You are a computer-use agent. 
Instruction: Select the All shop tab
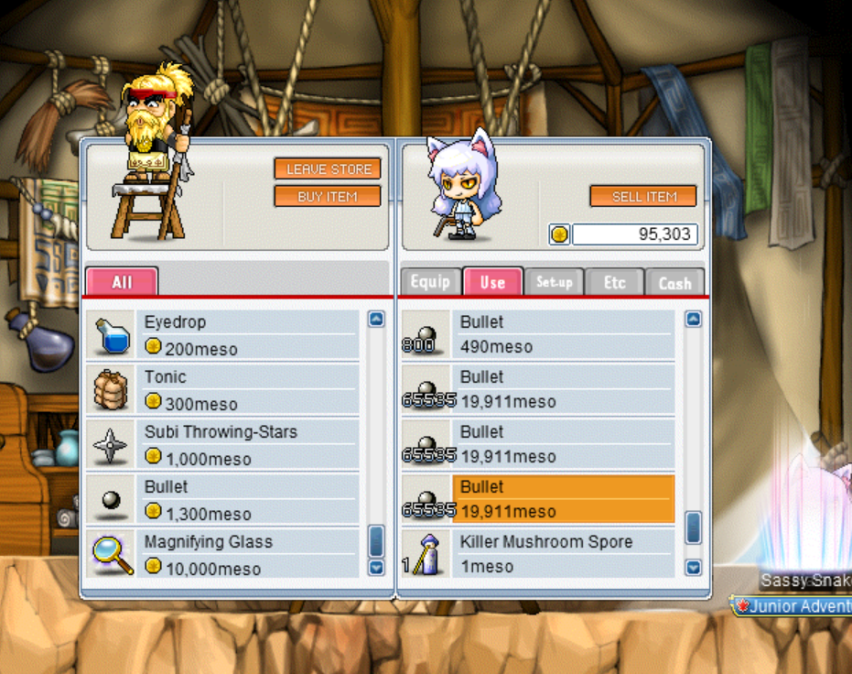(121, 282)
